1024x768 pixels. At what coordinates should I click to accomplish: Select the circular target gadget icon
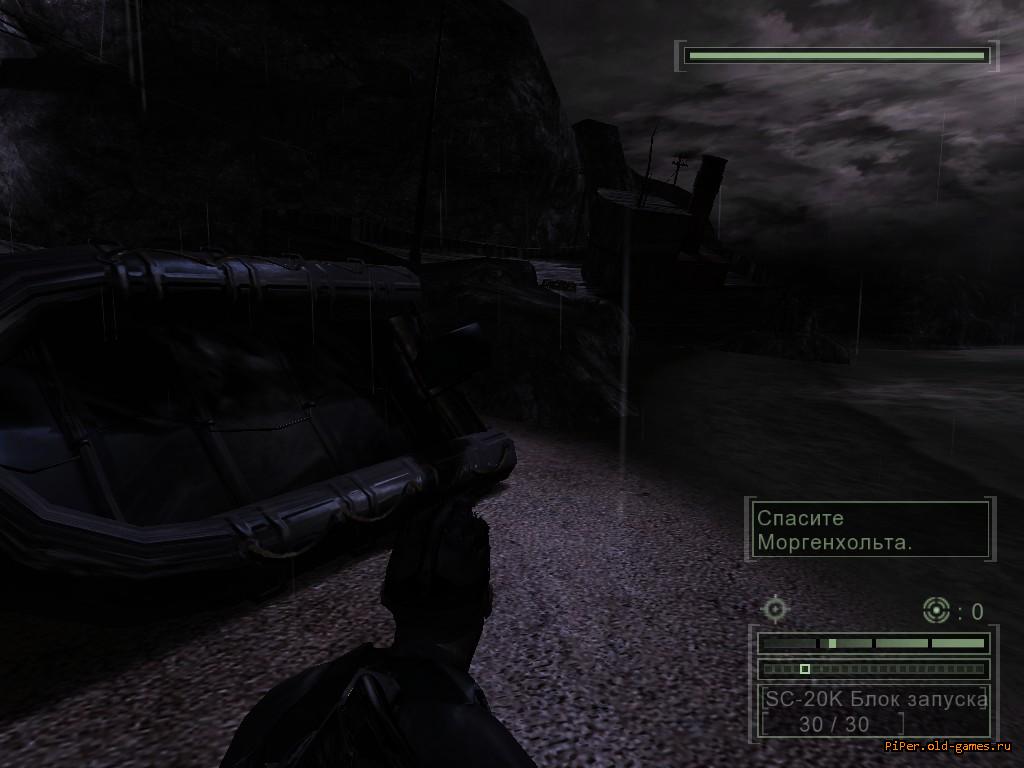click(936, 609)
